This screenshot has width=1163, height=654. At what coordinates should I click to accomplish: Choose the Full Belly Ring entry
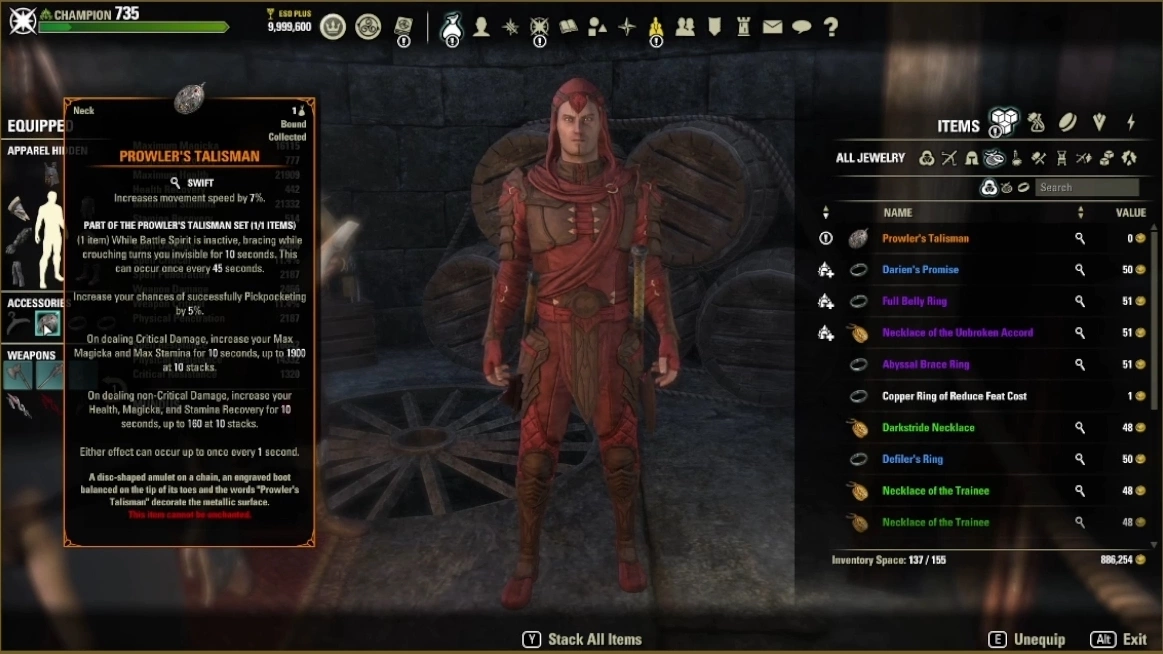coord(914,301)
